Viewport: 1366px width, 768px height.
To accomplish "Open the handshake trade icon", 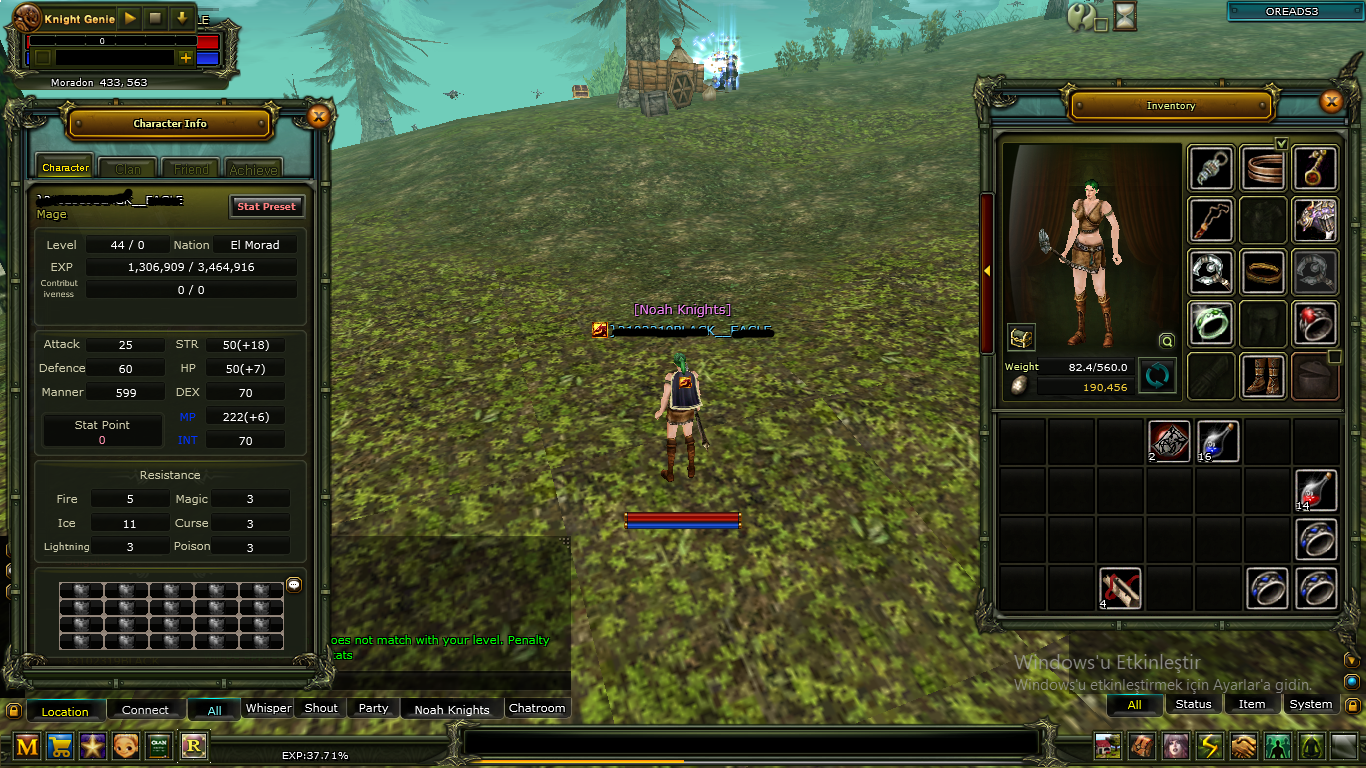I will click(1243, 746).
